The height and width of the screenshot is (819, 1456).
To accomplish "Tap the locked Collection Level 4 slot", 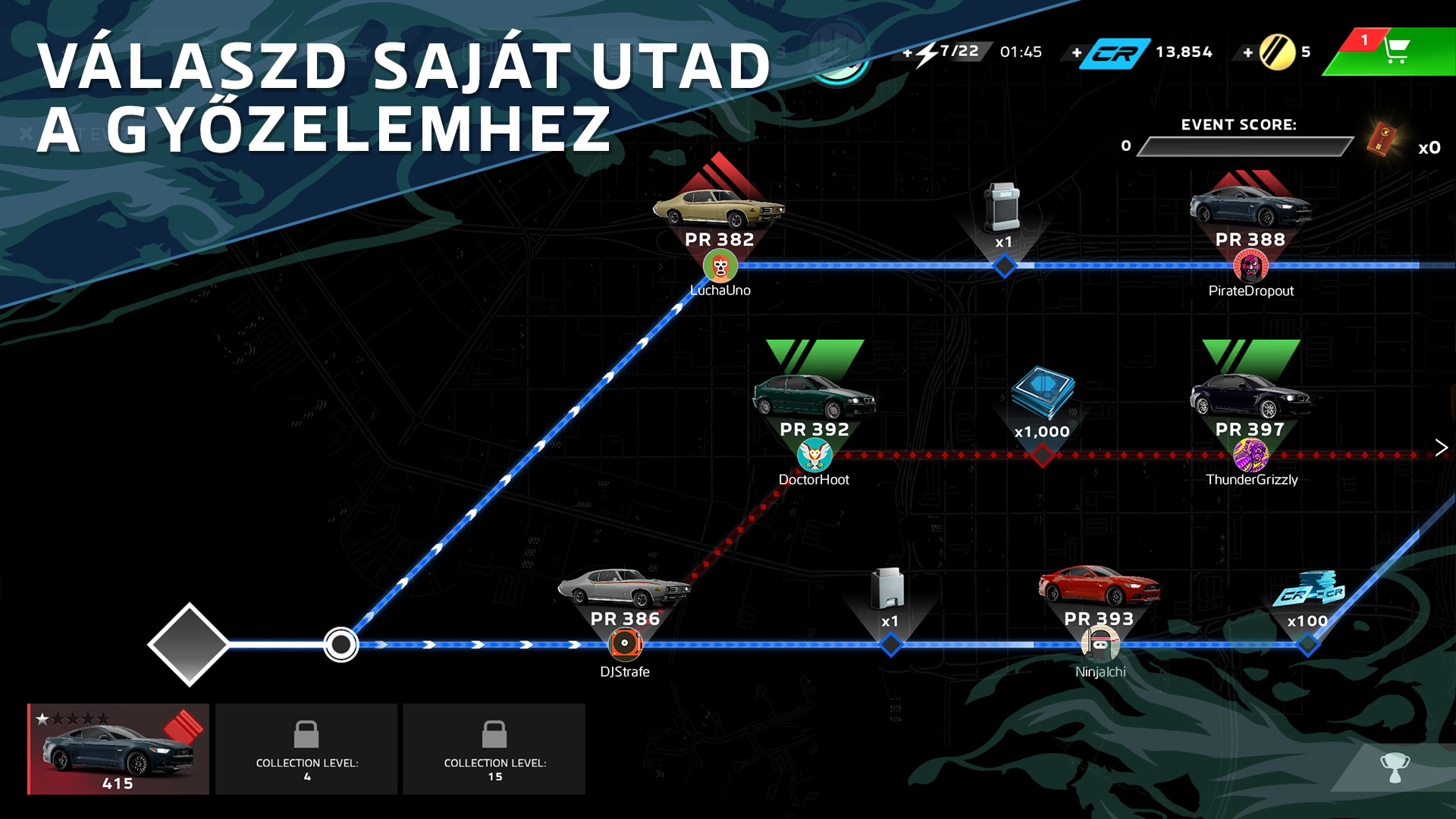I will [x=306, y=748].
